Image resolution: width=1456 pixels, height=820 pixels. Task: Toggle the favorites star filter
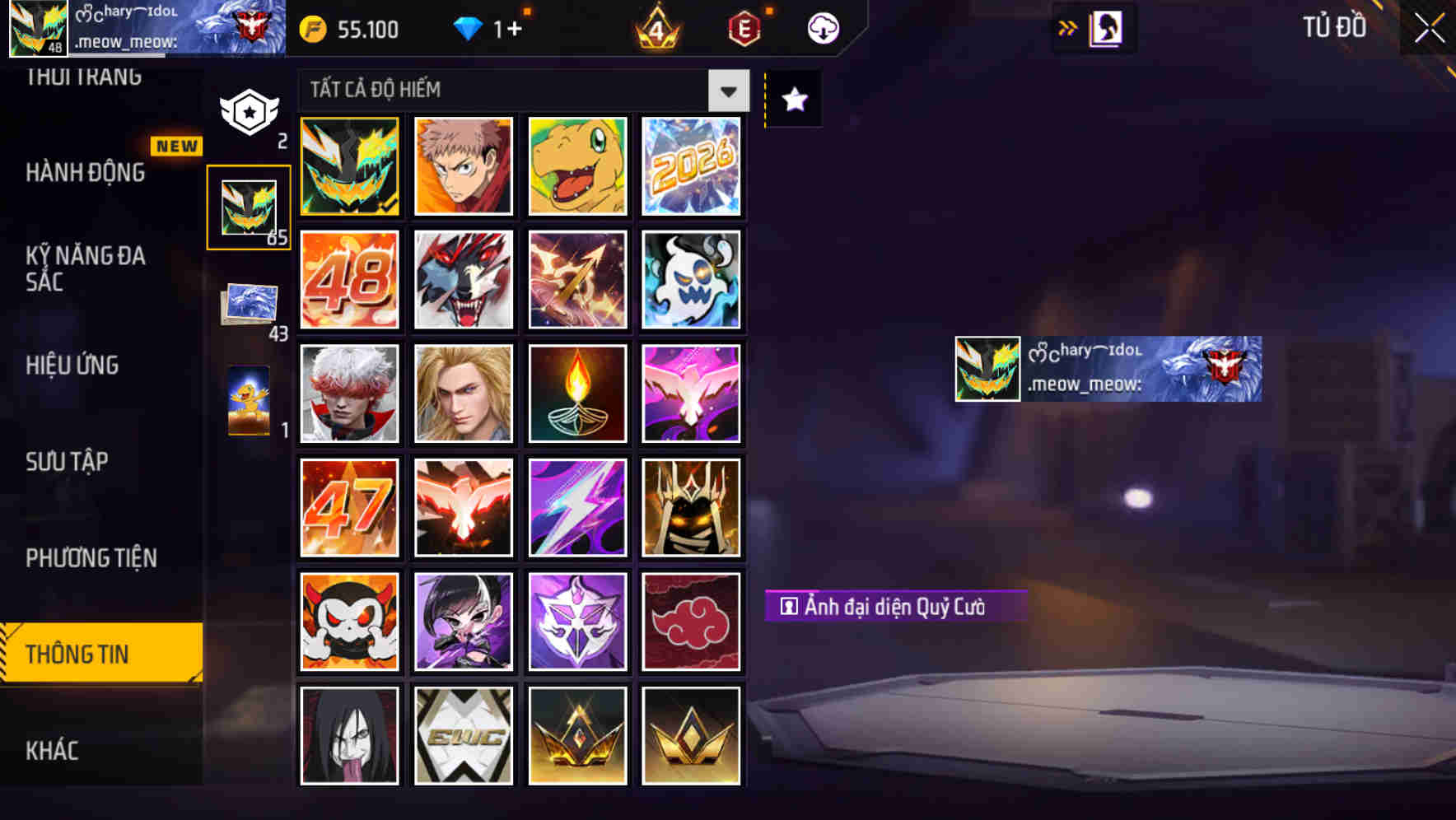(792, 100)
